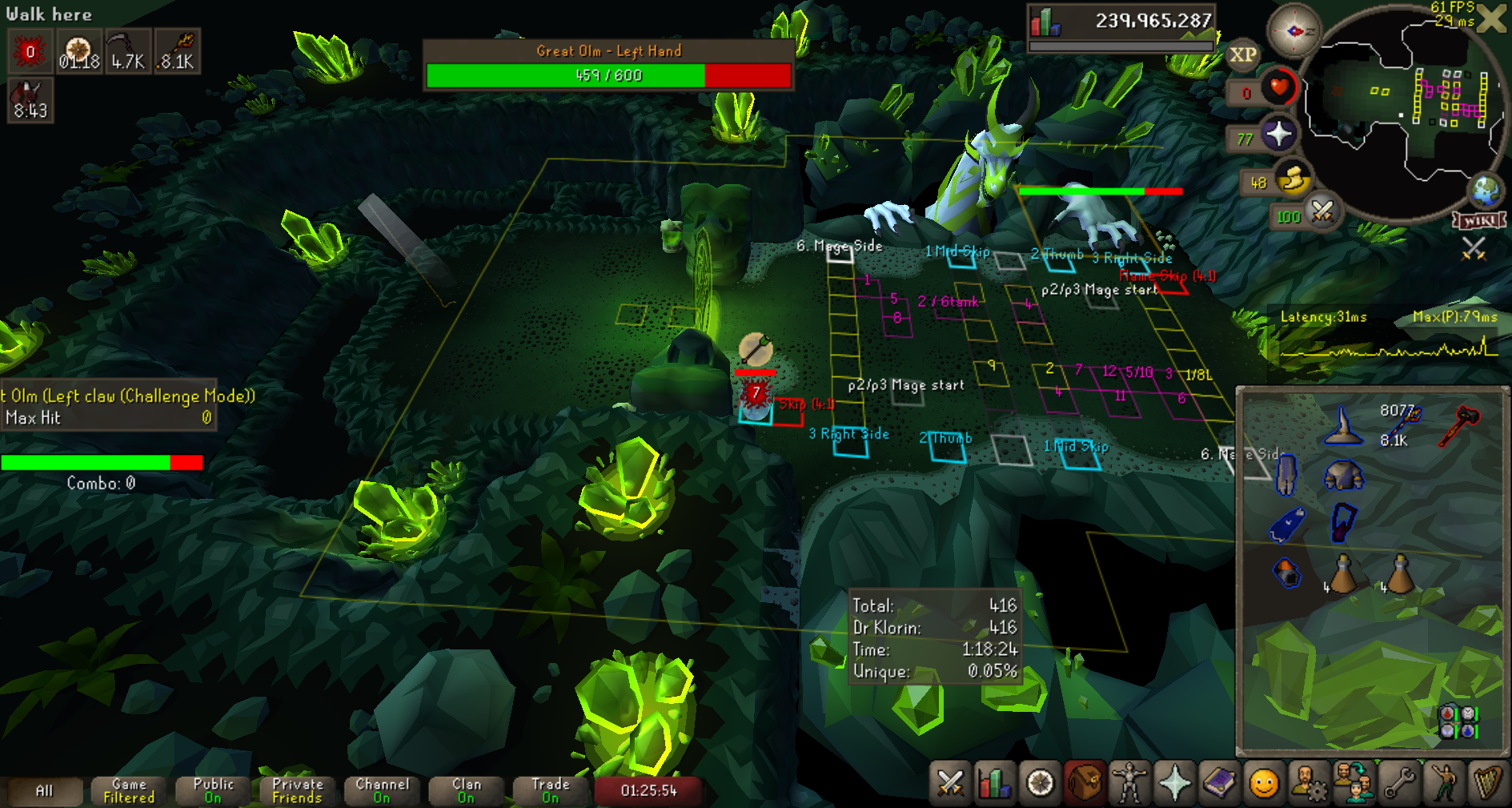Open the purple Spellbook tab
Viewport: 1512px width, 808px height.
[1219, 782]
